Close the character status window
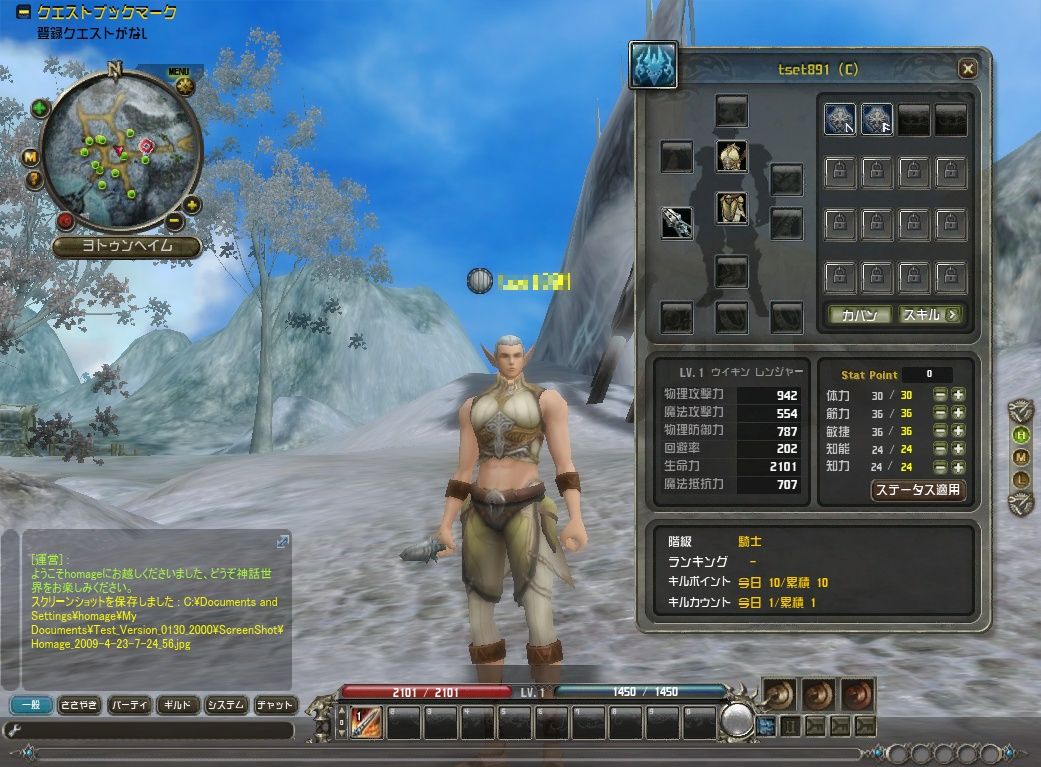This screenshot has height=767, width=1041. pos(967,69)
